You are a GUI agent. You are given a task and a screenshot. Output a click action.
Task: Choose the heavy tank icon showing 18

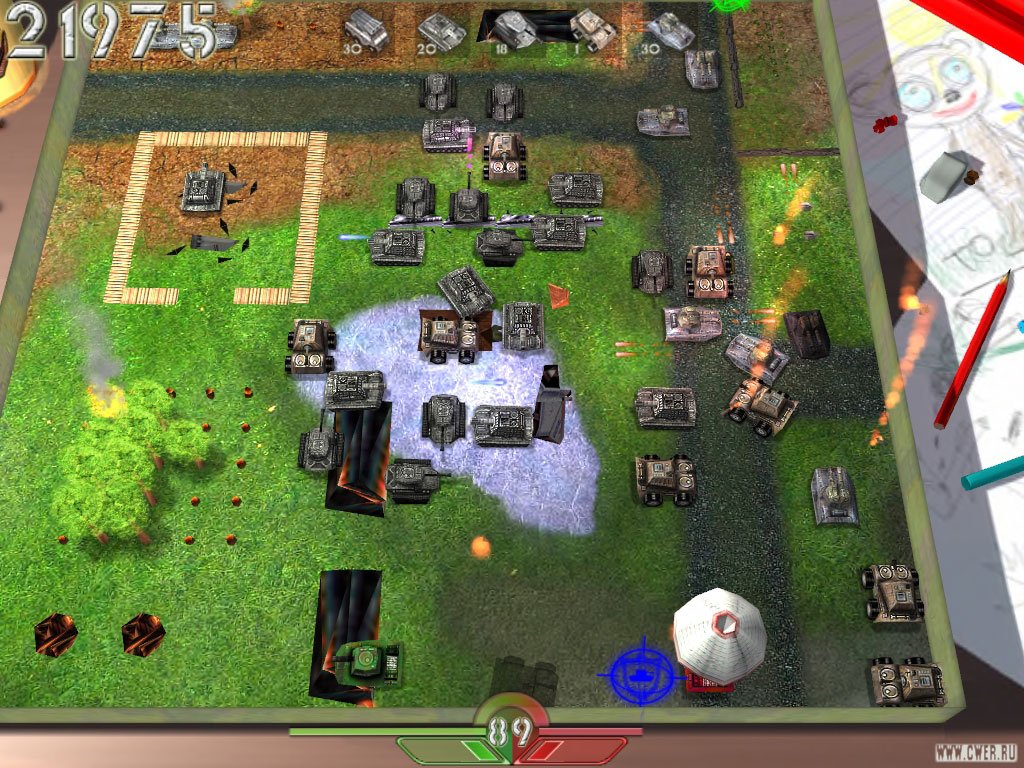[x=515, y=29]
